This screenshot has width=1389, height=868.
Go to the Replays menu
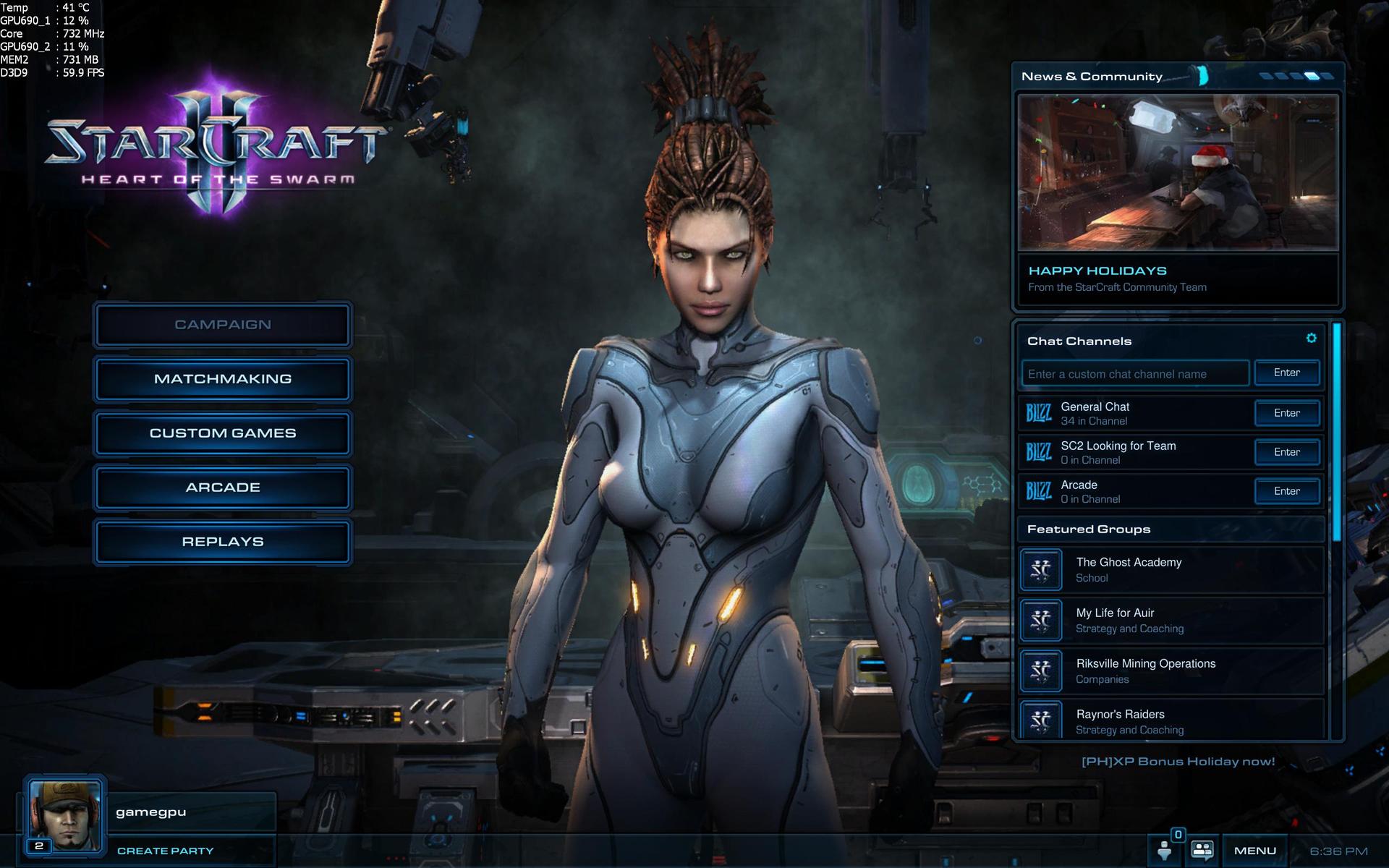(223, 542)
